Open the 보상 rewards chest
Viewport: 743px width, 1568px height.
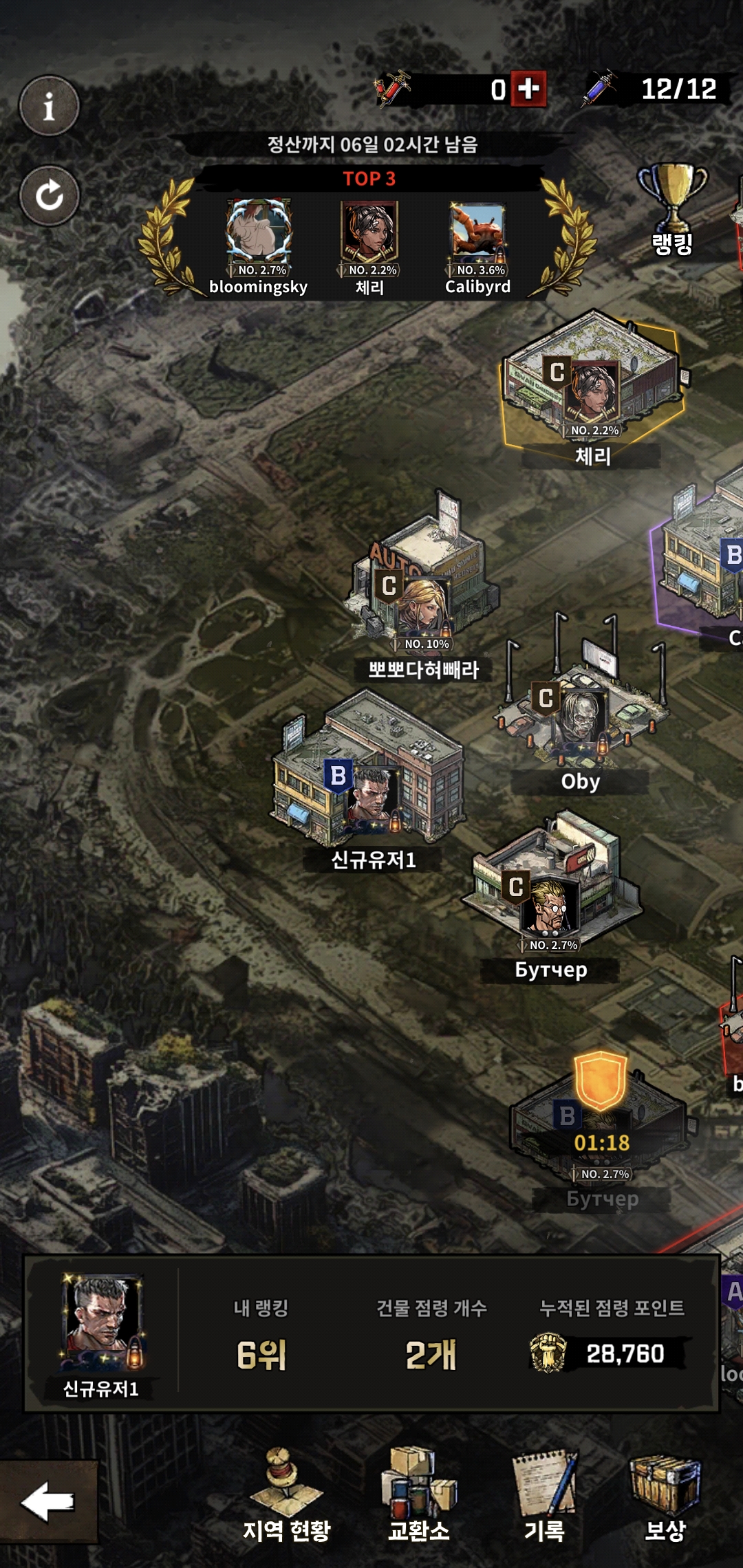pos(665,1496)
